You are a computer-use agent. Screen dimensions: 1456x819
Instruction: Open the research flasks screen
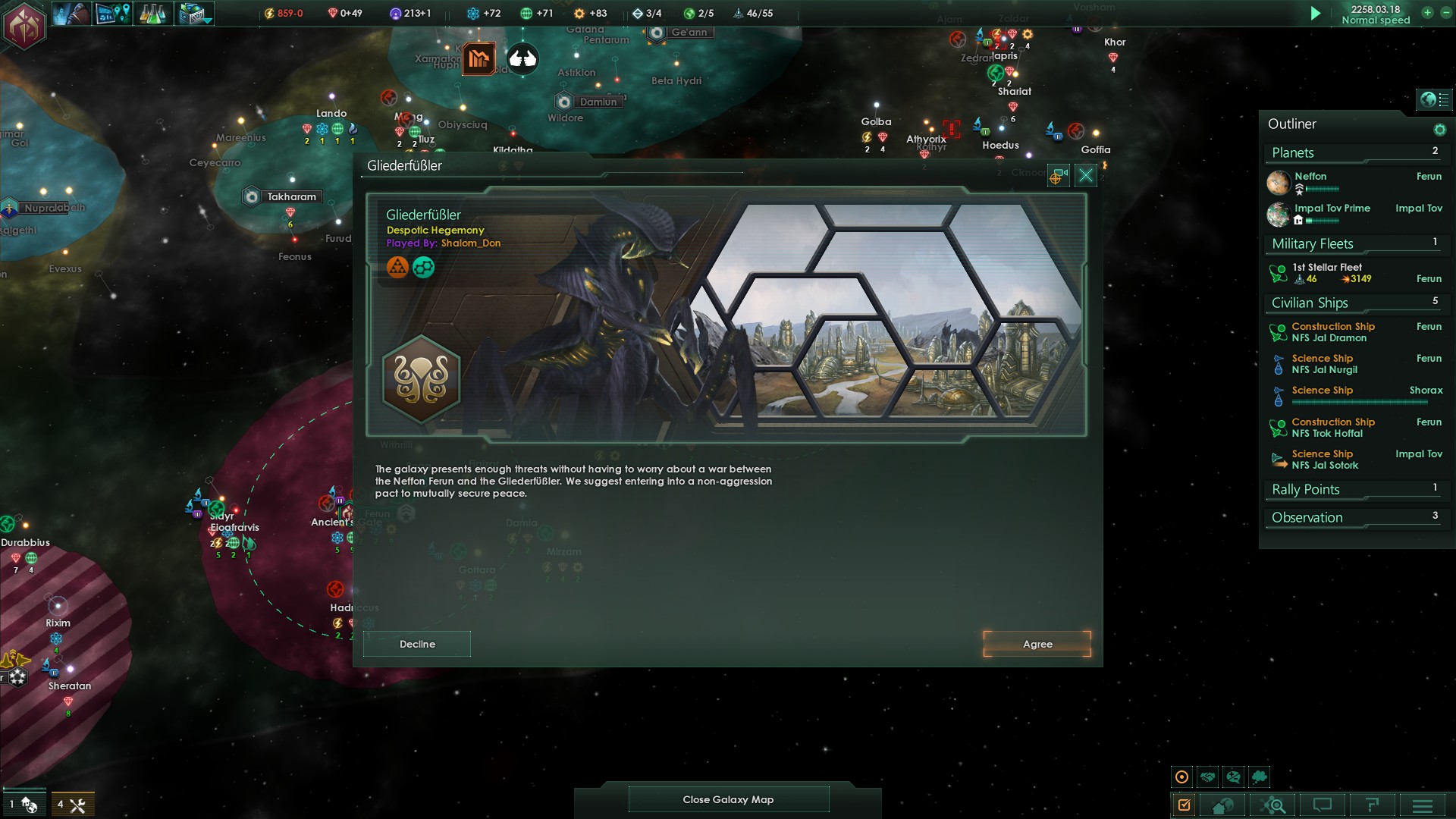click(152, 14)
